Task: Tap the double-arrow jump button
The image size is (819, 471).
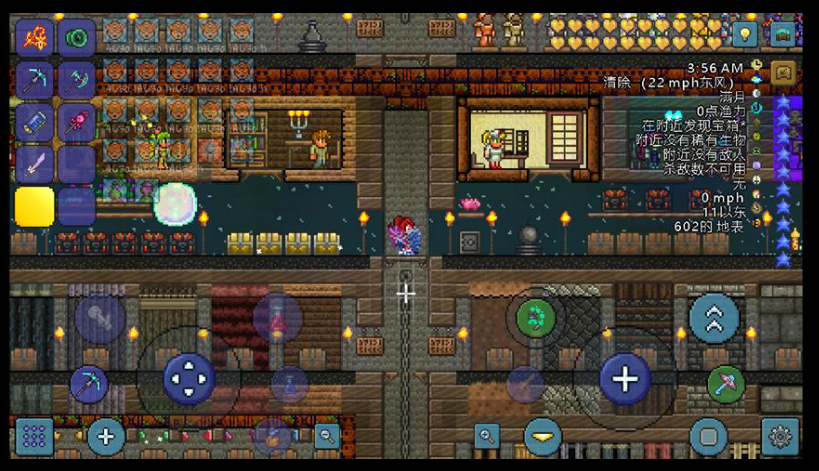Action: (714, 318)
